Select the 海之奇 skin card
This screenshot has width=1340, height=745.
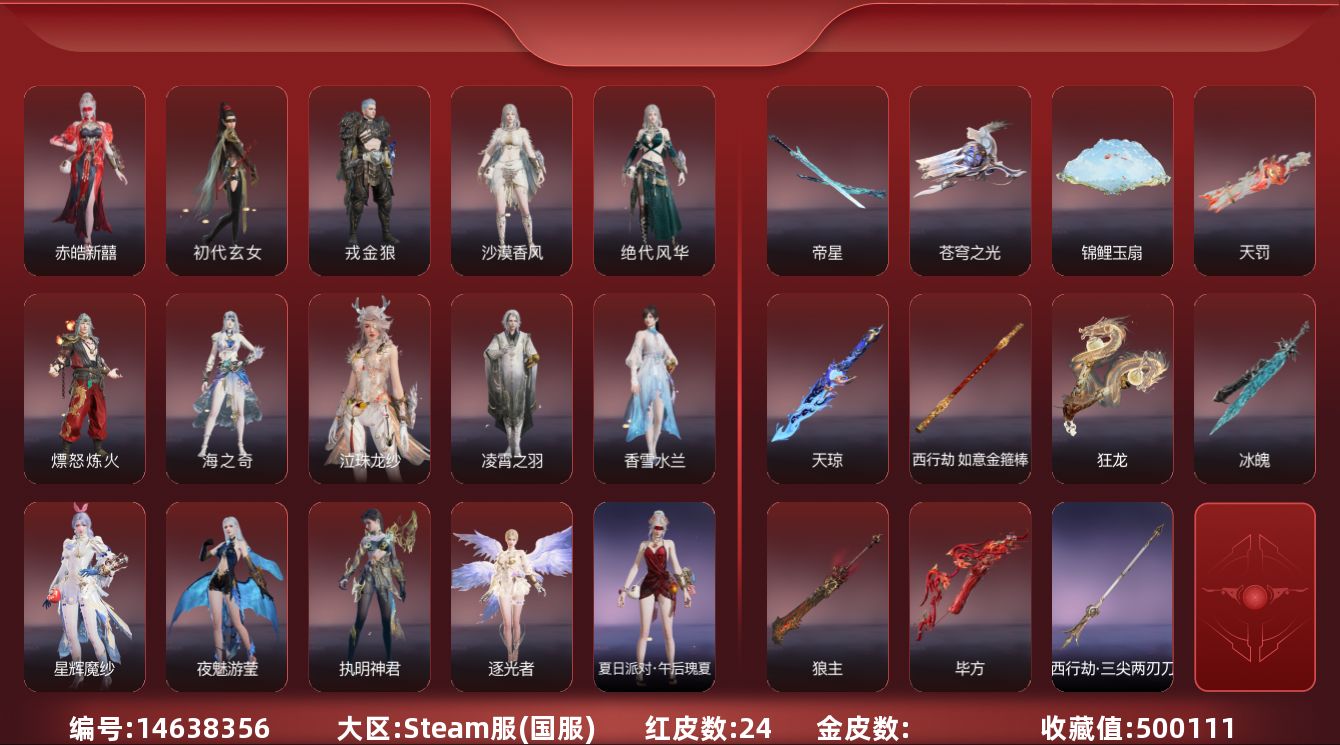click(227, 389)
